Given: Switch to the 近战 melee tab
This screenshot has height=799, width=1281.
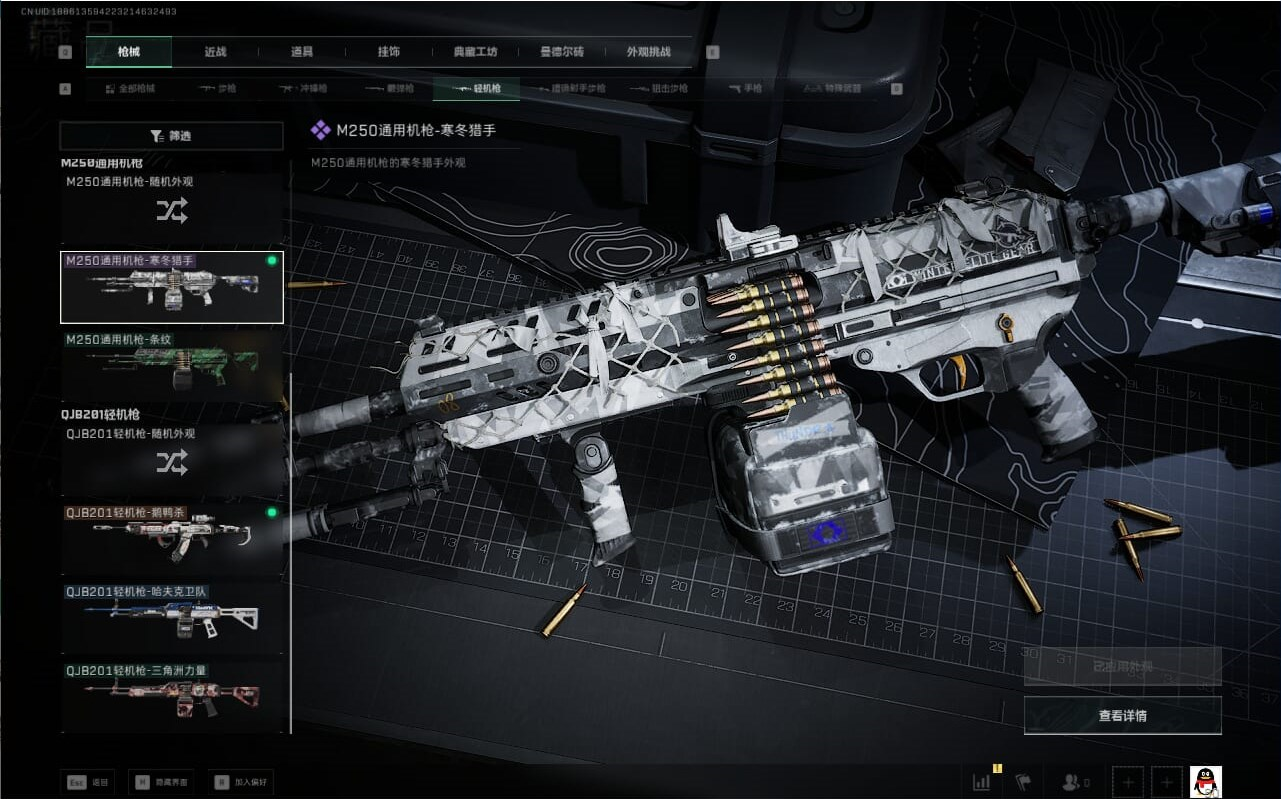Looking at the screenshot, I should click(x=215, y=52).
